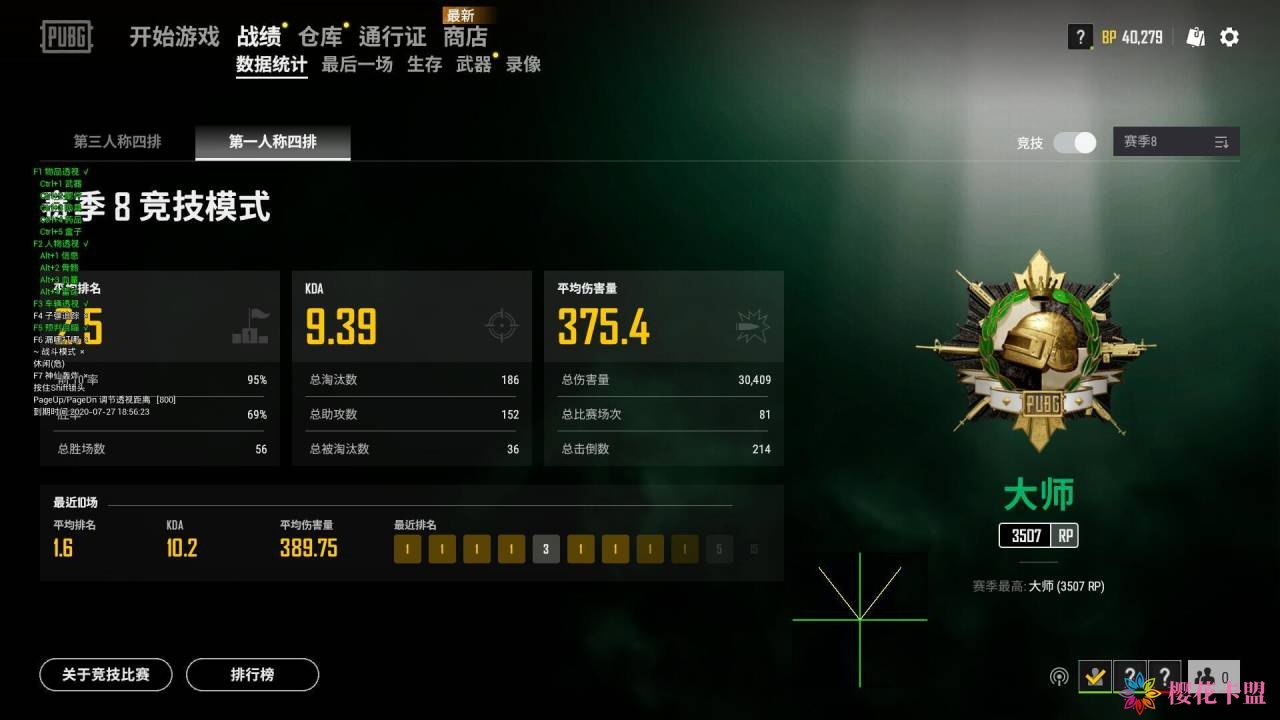
Task: Open the 开始游戏 menu
Action: click(174, 37)
